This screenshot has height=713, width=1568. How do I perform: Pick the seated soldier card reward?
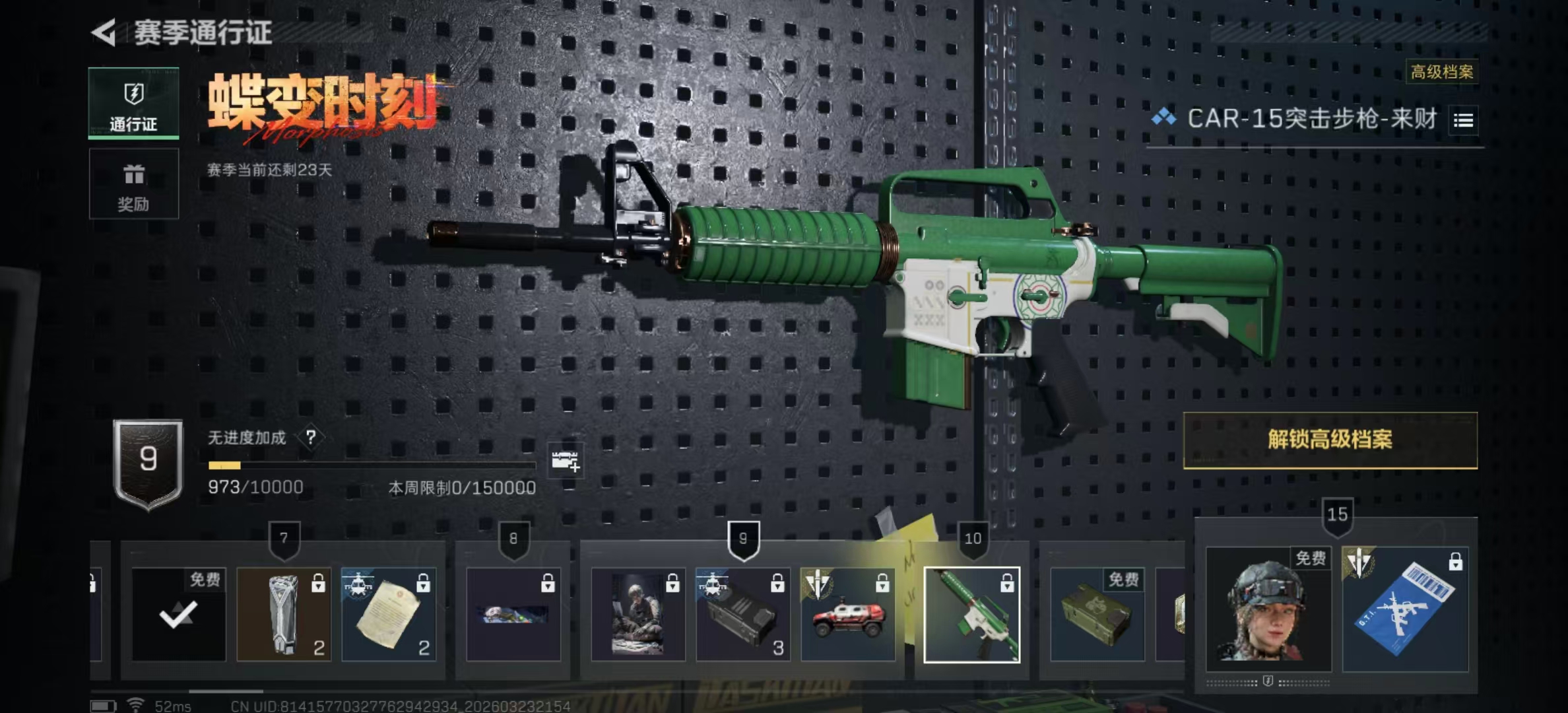pos(638,615)
